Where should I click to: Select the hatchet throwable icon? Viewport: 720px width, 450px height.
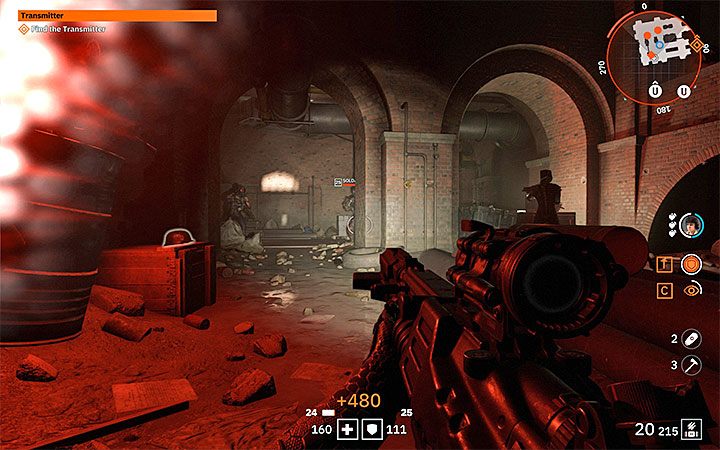coord(689,366)
